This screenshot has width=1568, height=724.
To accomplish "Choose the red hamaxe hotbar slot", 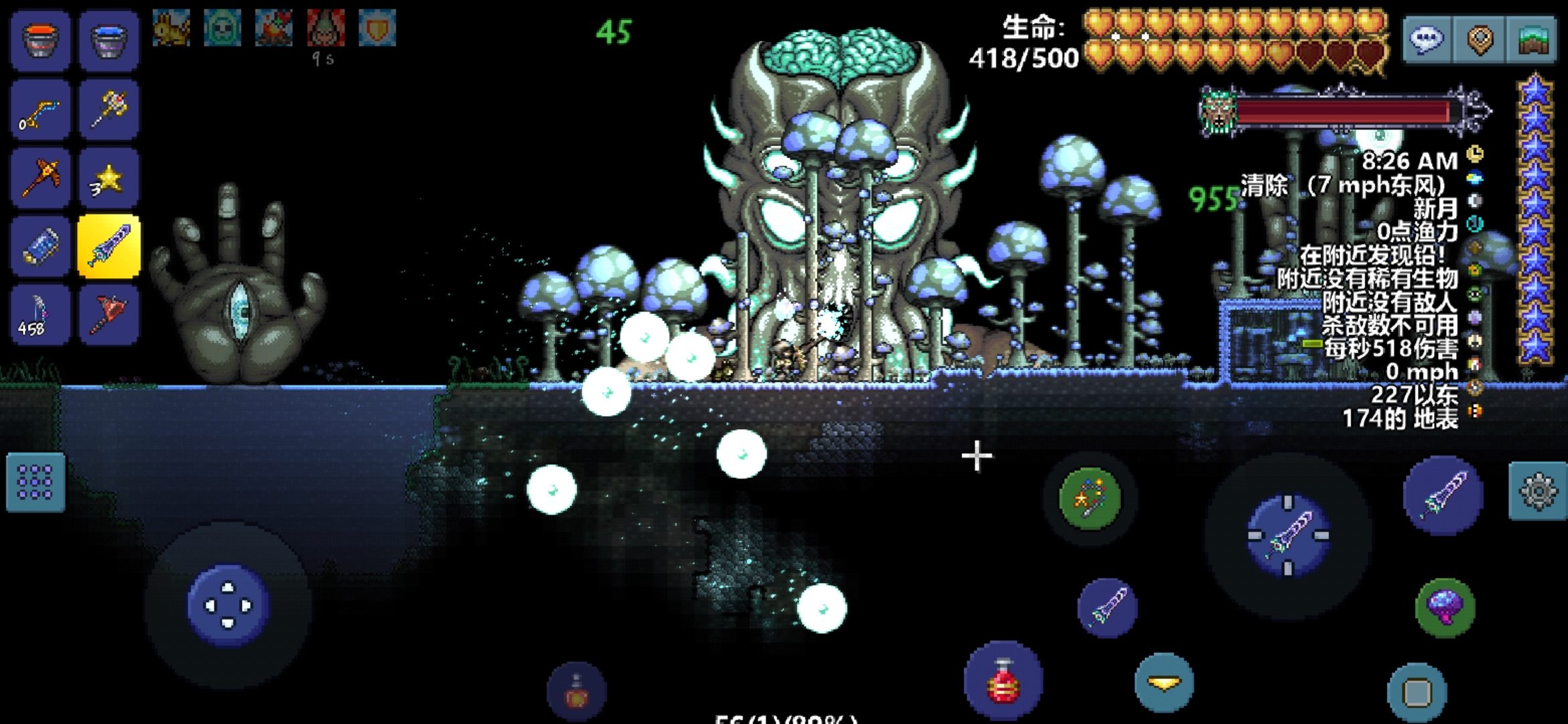I will click(109, 315).
